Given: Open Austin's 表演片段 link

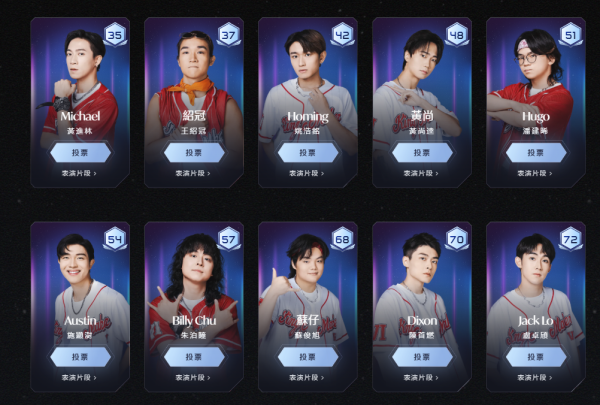Looking at the screenshot, I should (79, 377).
